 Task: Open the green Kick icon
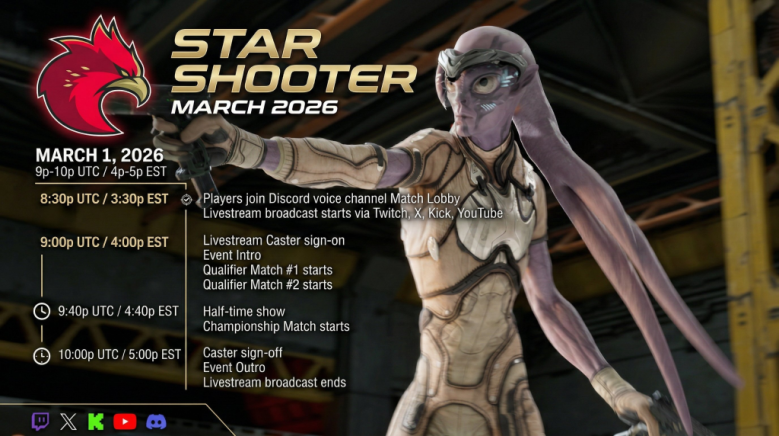(x=96, y=421)
